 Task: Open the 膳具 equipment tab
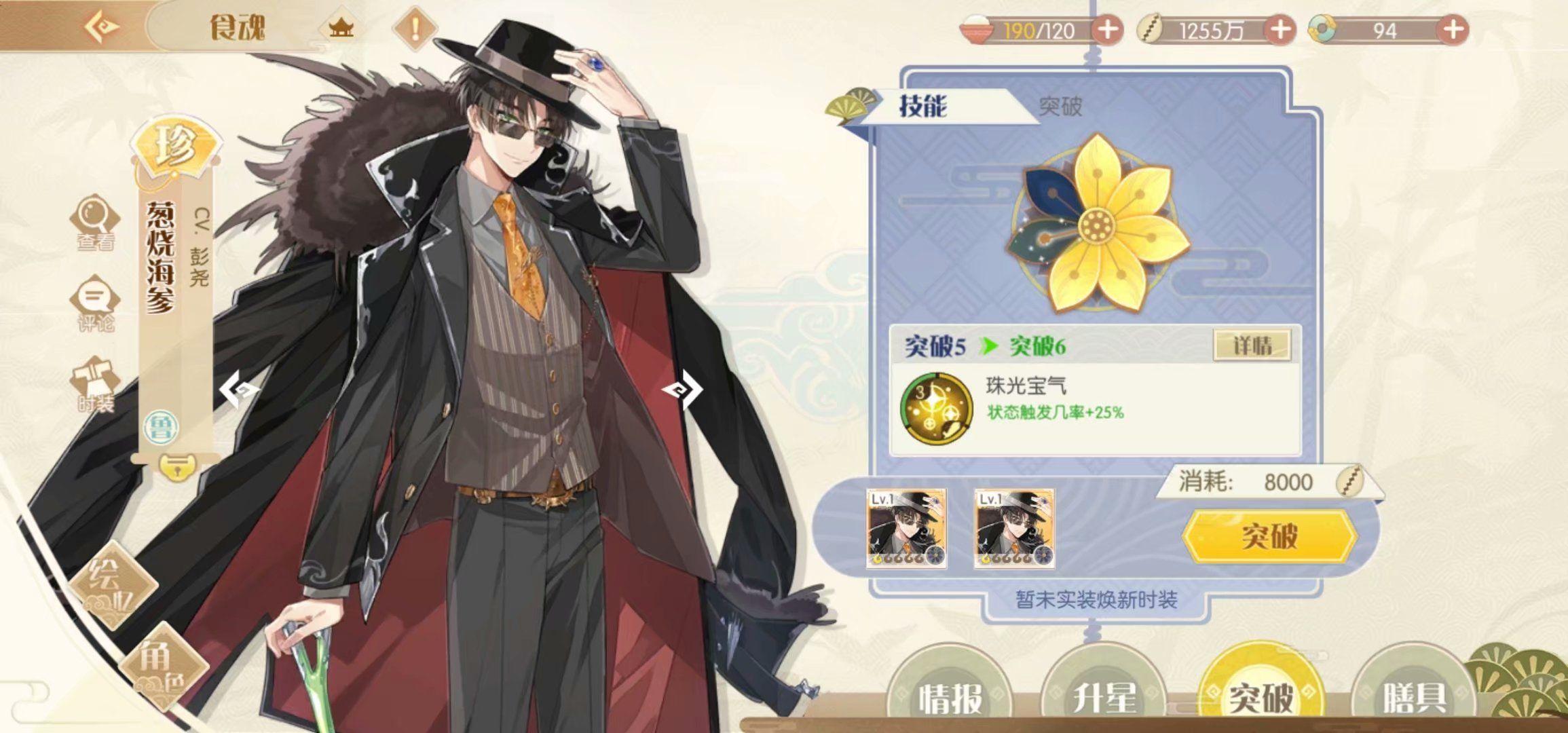pyautogui.click(x=1413, y=696)
